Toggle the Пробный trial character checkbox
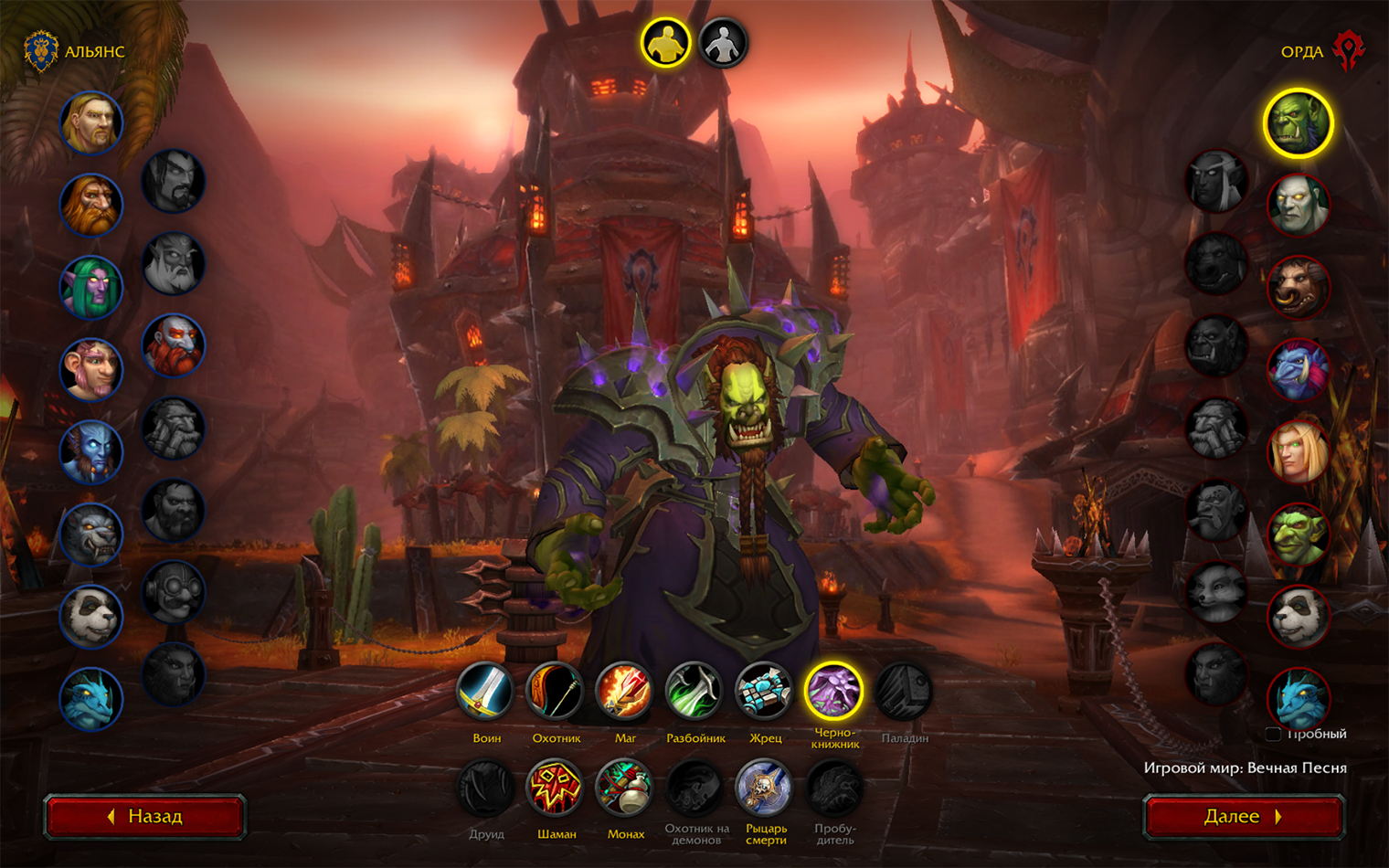 [1273, 734]
